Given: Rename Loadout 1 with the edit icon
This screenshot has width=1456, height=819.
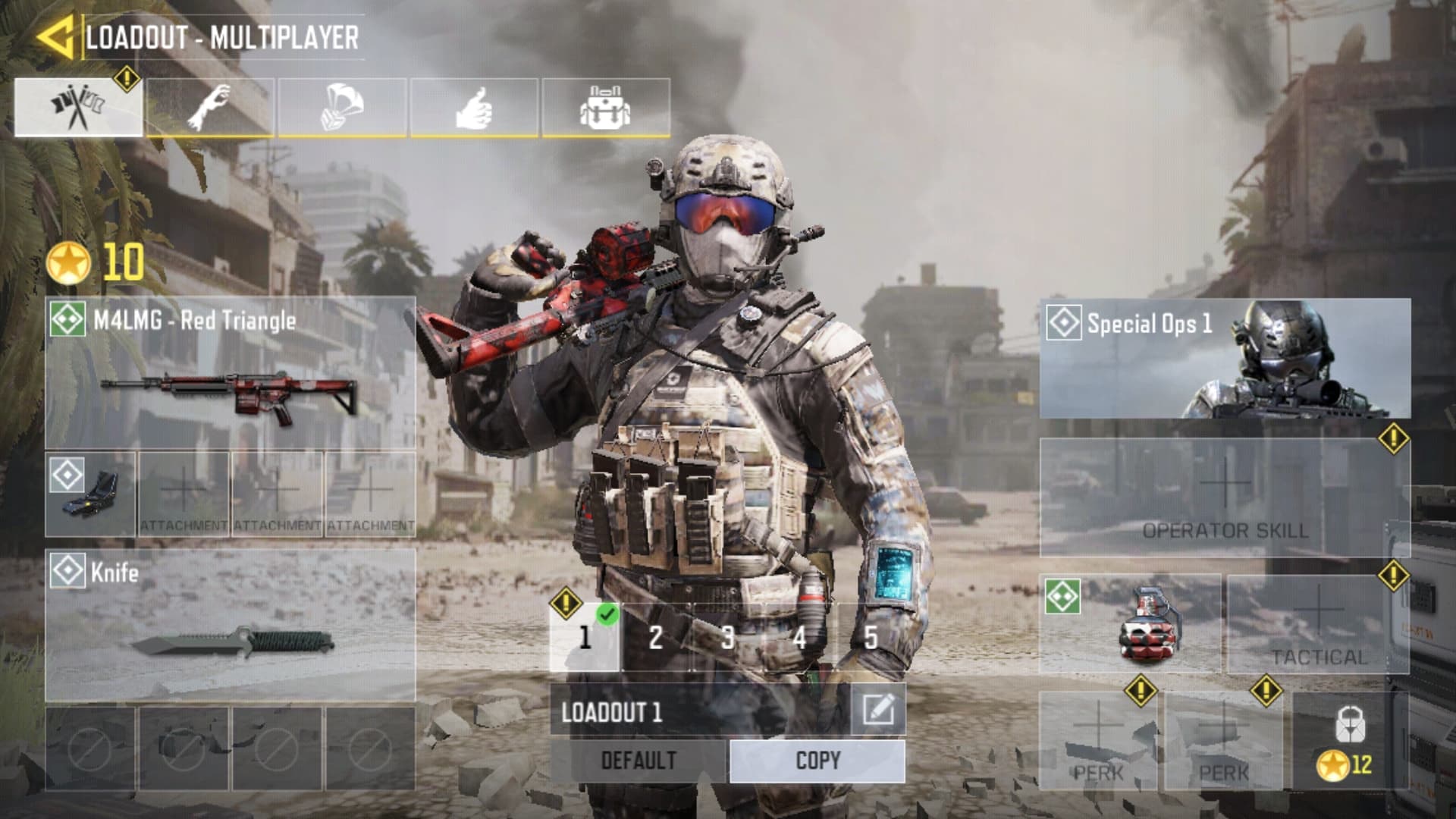Looking at the screenshot, I should [877, 711].
